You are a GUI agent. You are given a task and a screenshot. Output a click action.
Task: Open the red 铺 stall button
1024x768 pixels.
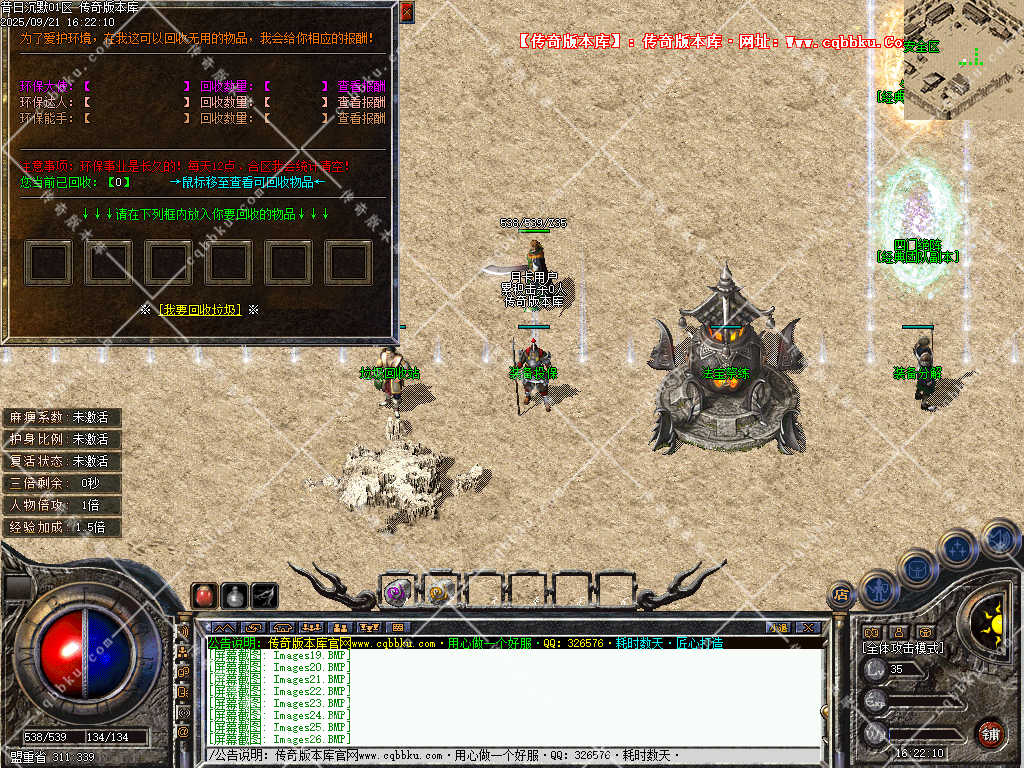tap(990, 733)
